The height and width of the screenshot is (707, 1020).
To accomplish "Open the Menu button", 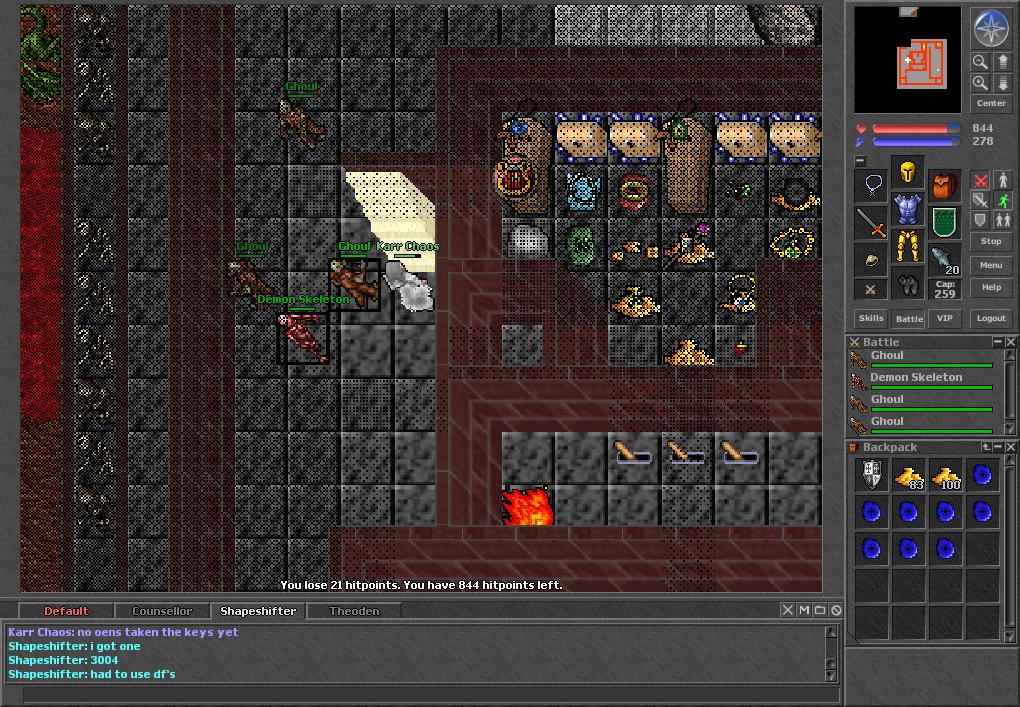I will [991, 265].
